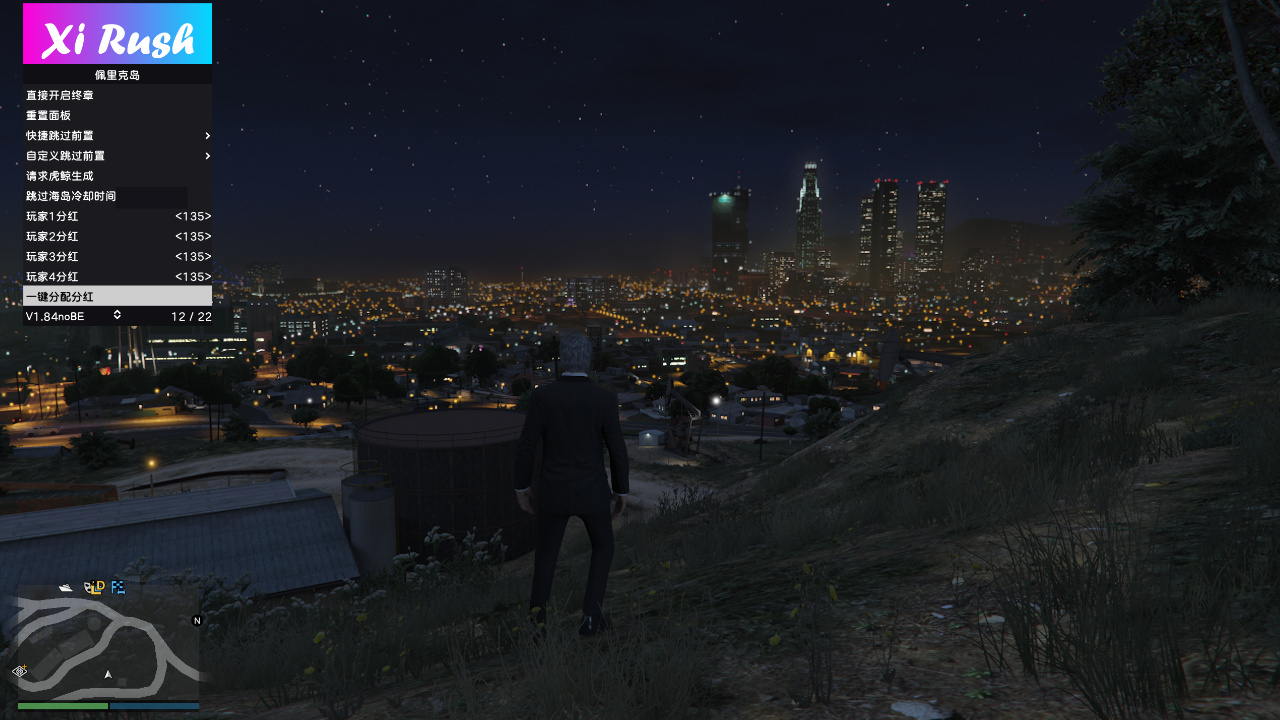Click the diamond target blip on minimap

pos(19,671)
